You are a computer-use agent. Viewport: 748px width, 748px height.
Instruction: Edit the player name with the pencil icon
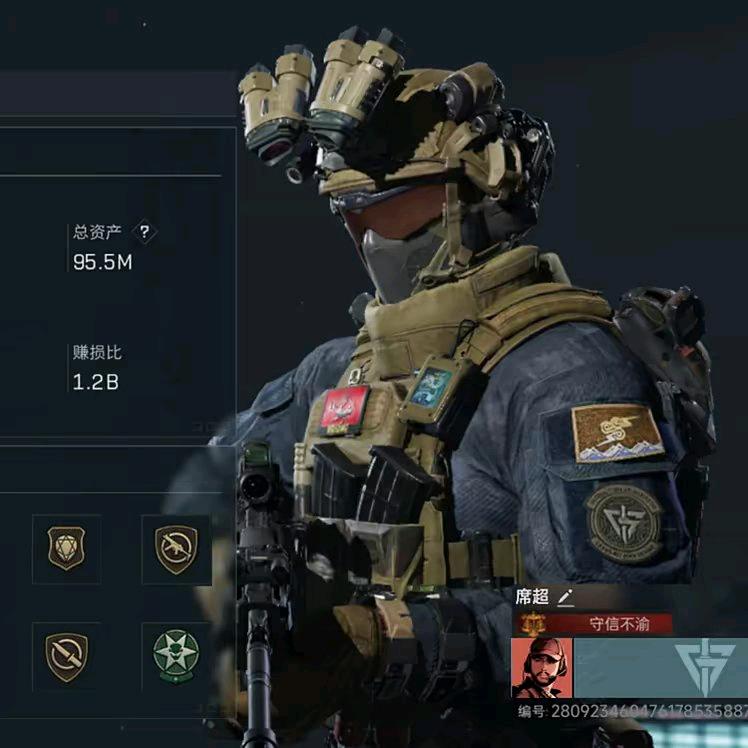[566, 598]
